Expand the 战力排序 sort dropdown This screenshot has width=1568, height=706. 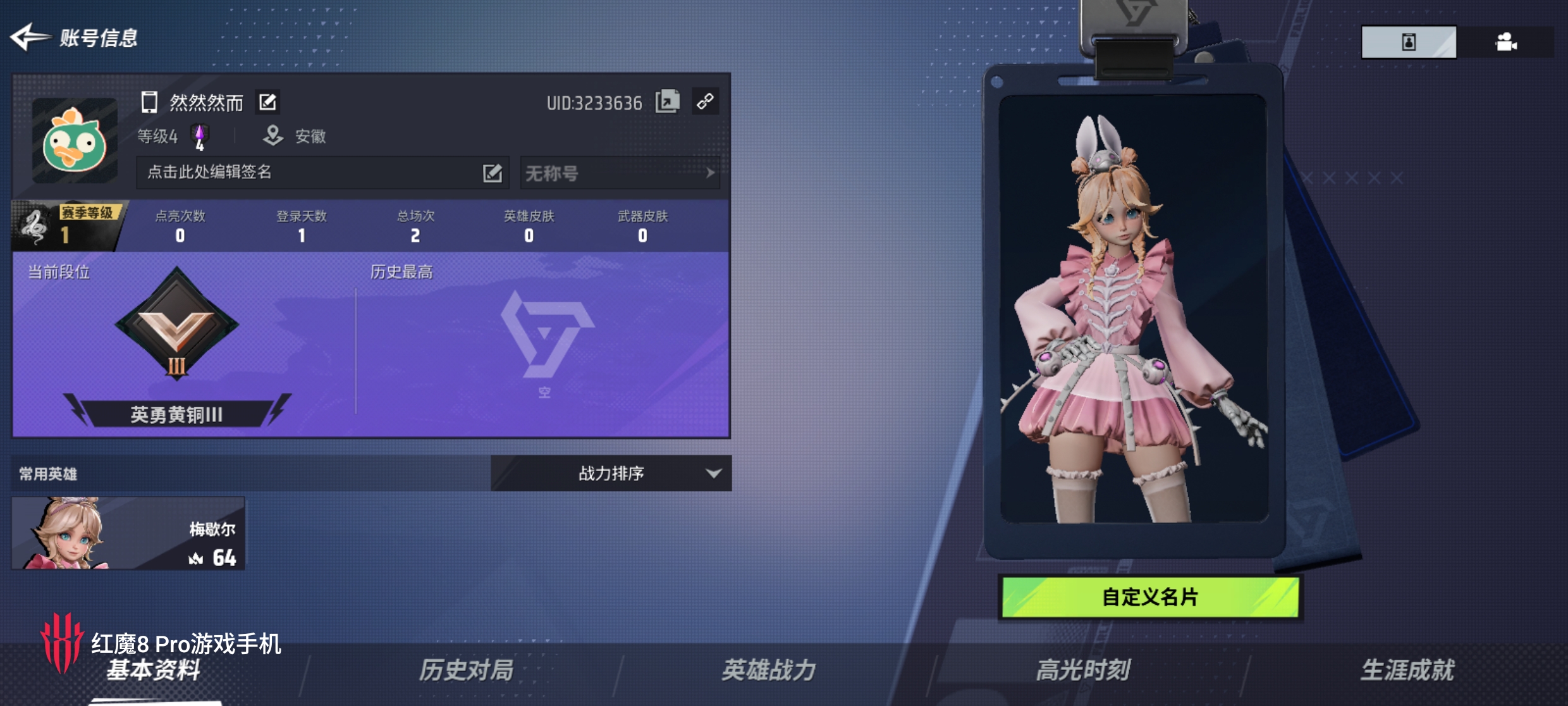pos(611,473)
